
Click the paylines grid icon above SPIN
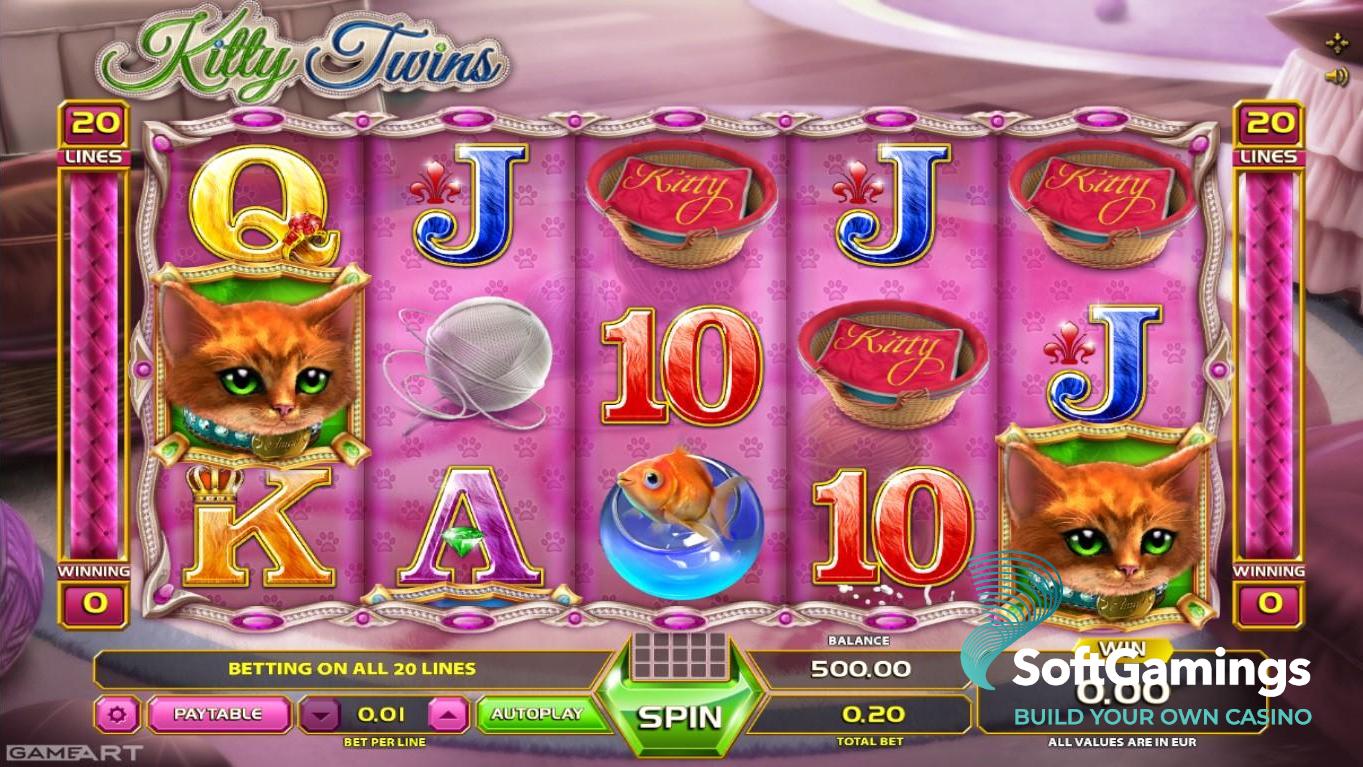coord(680,656)
